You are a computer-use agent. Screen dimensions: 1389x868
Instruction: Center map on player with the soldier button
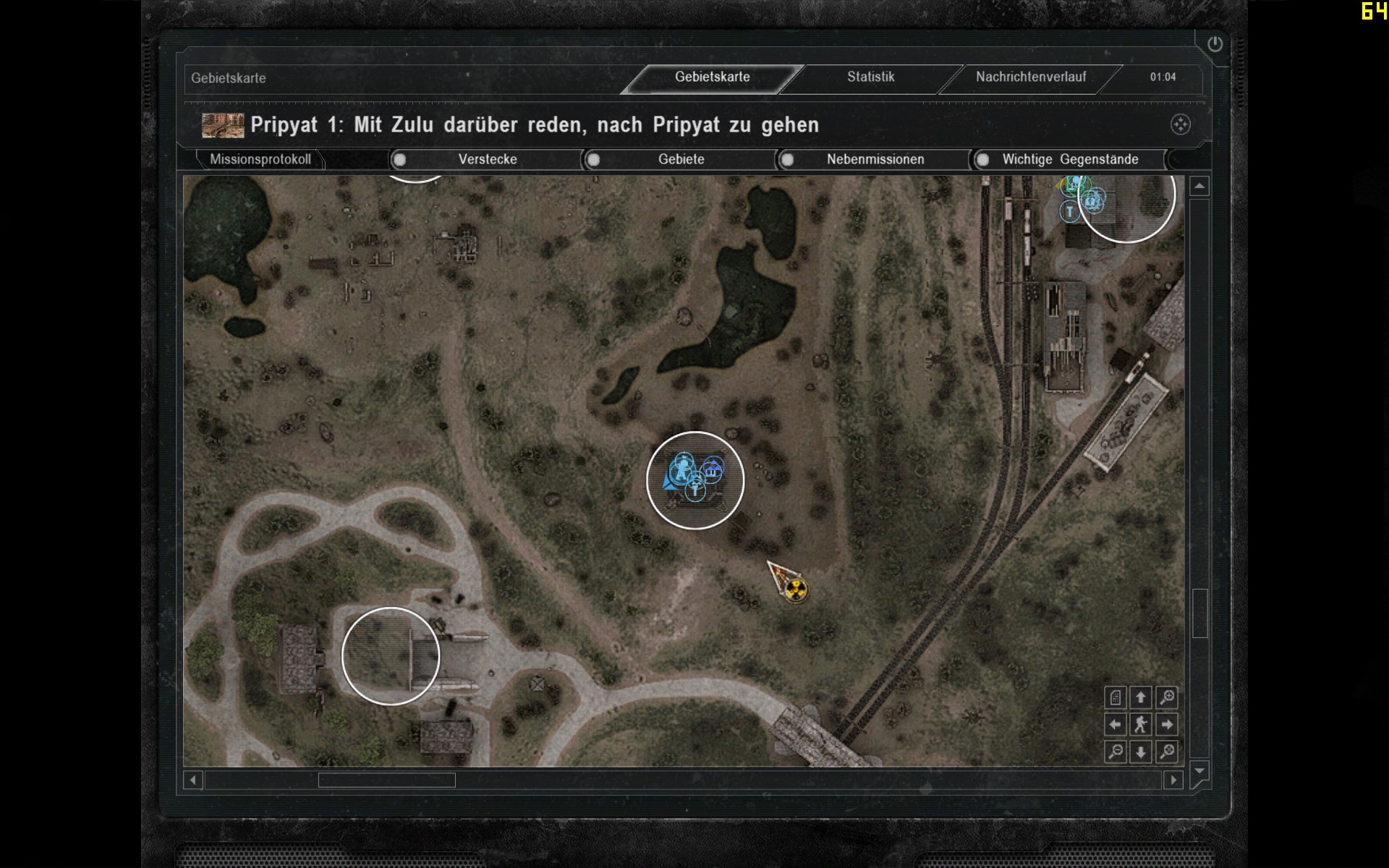(x=1141, y=724)
